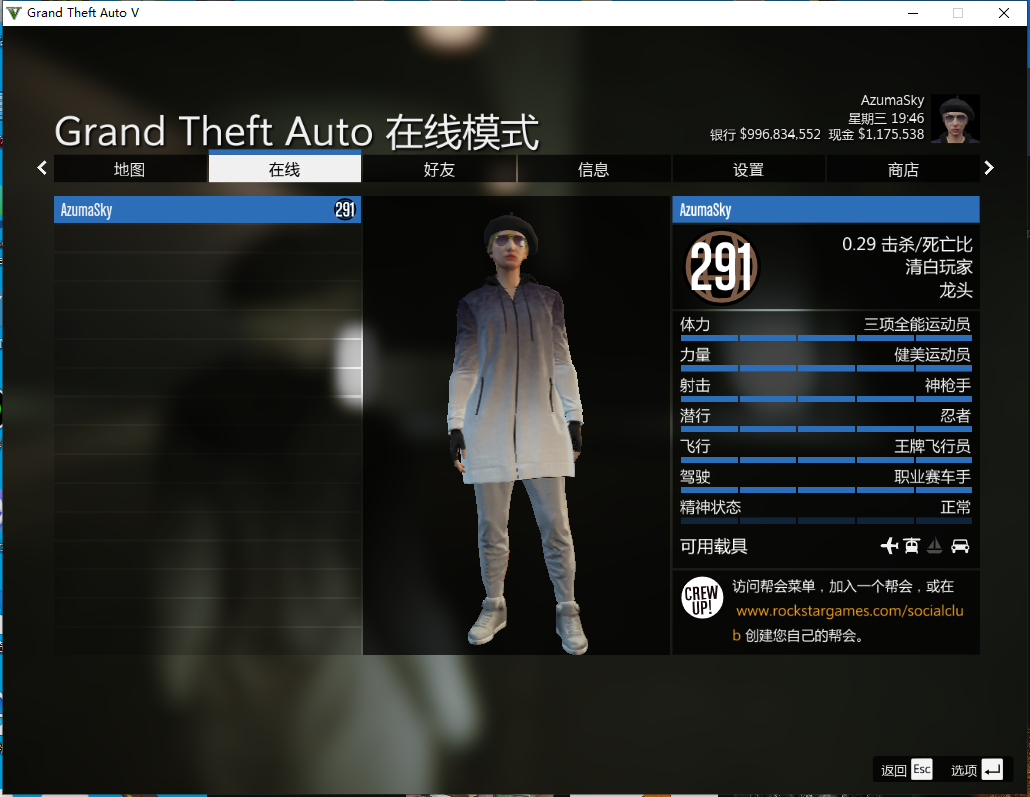The image size is (1030, 797).
Task: Close the Grand Theft Auto V window
Action: point(1003,13)
